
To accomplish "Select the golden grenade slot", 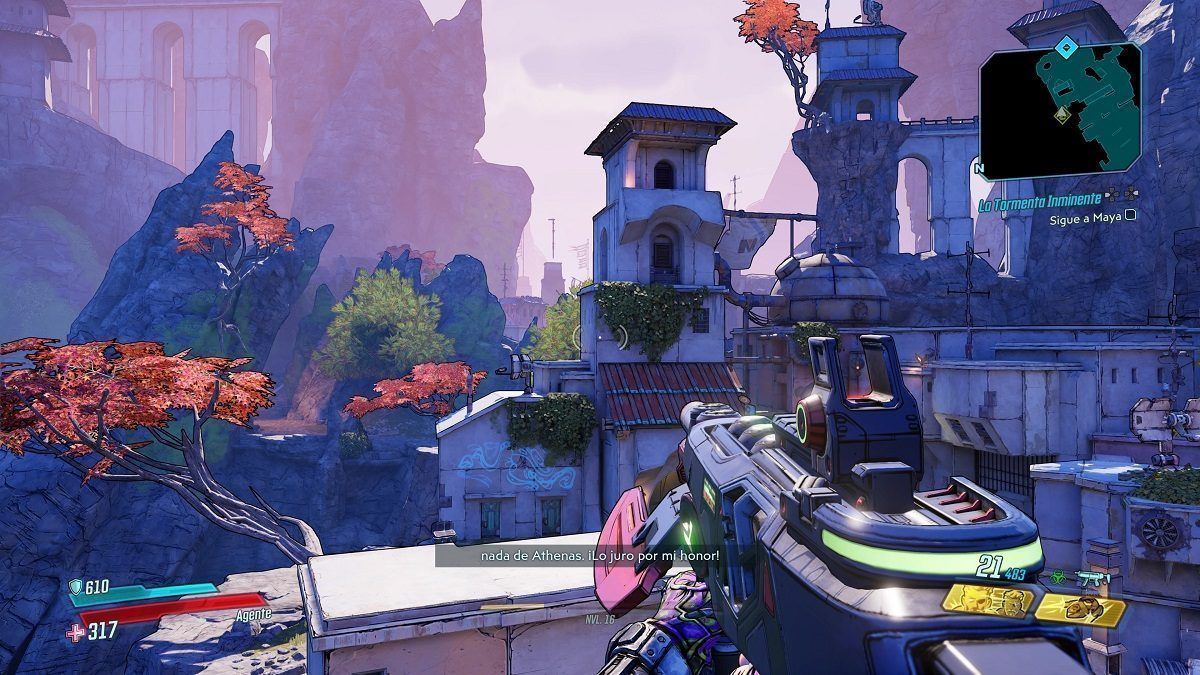I will (1079, 608).
